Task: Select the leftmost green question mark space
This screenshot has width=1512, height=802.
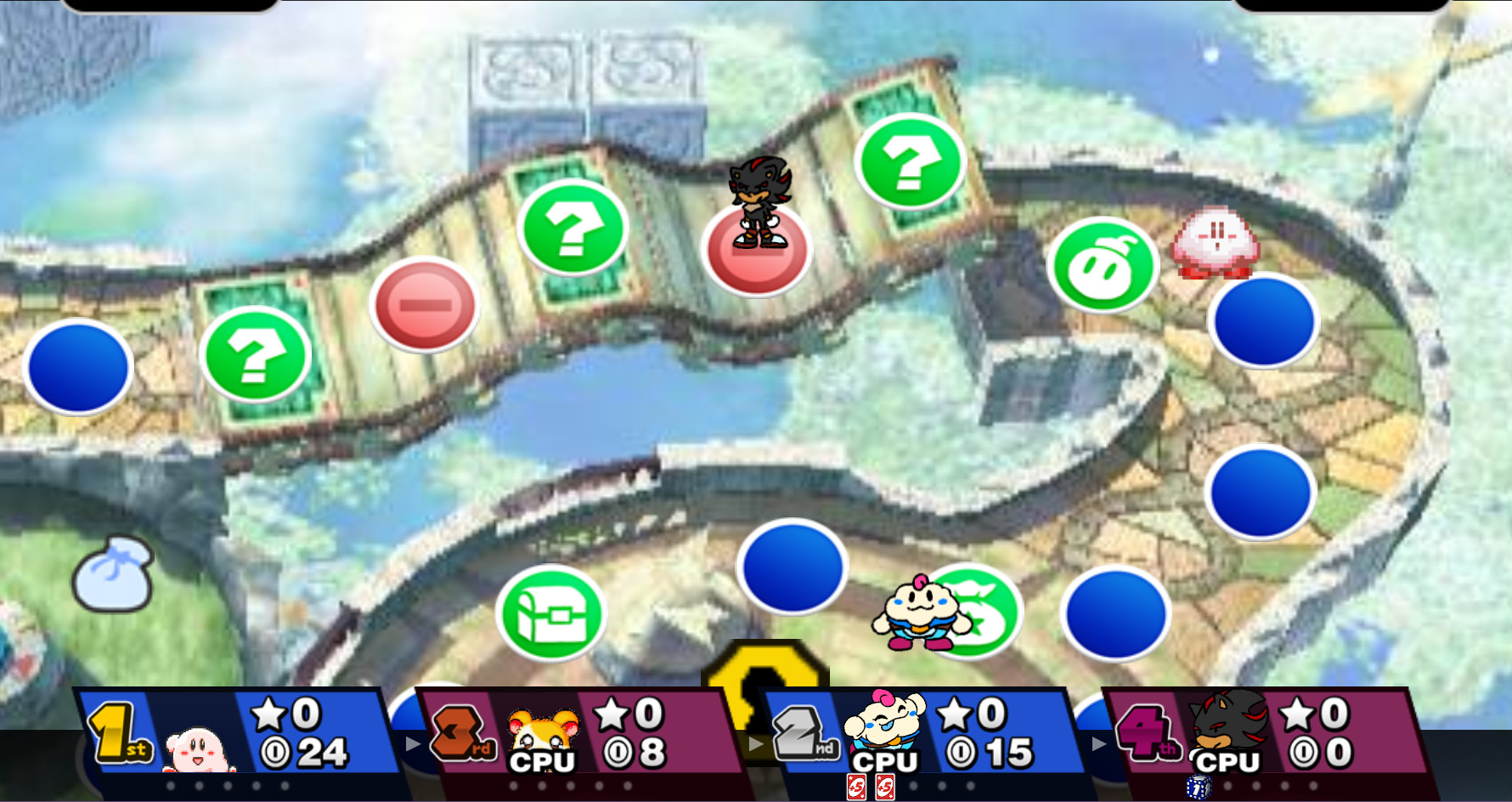Action: tap(257, 355)
